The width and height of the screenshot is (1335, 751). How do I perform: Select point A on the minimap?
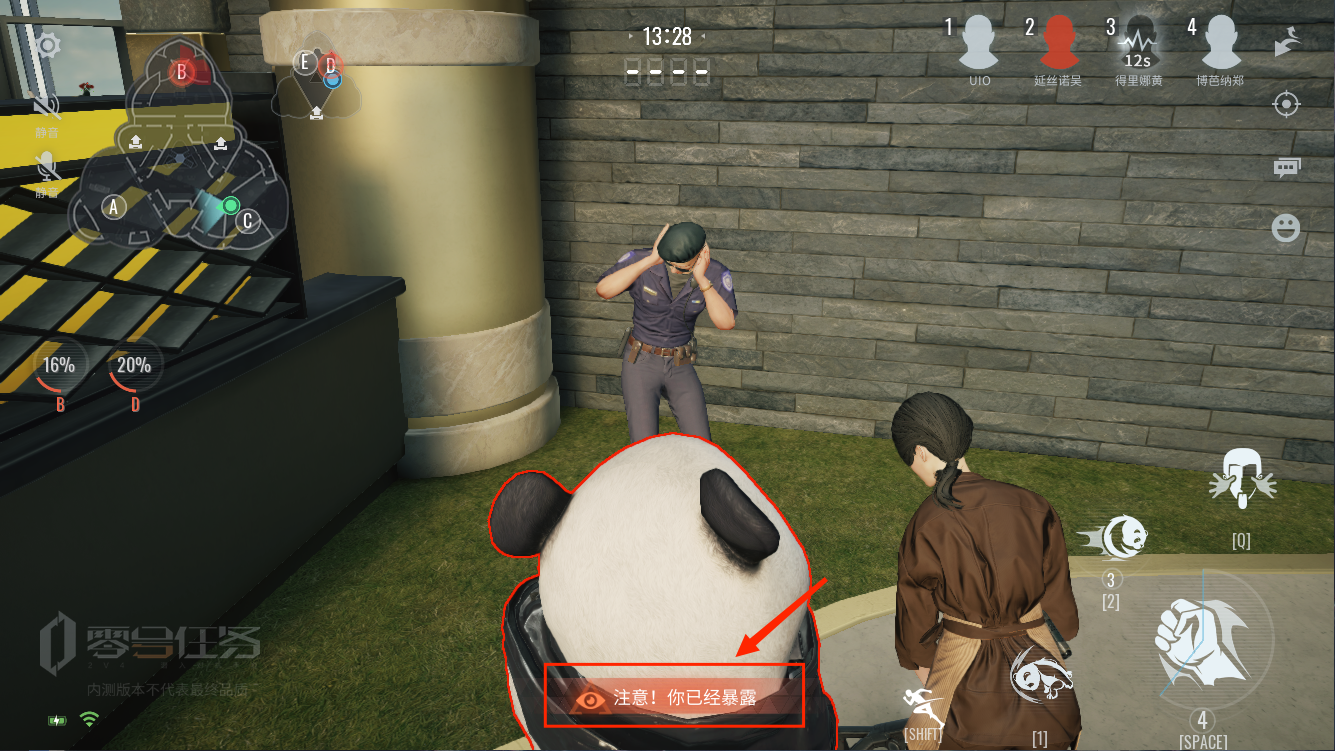114,207
